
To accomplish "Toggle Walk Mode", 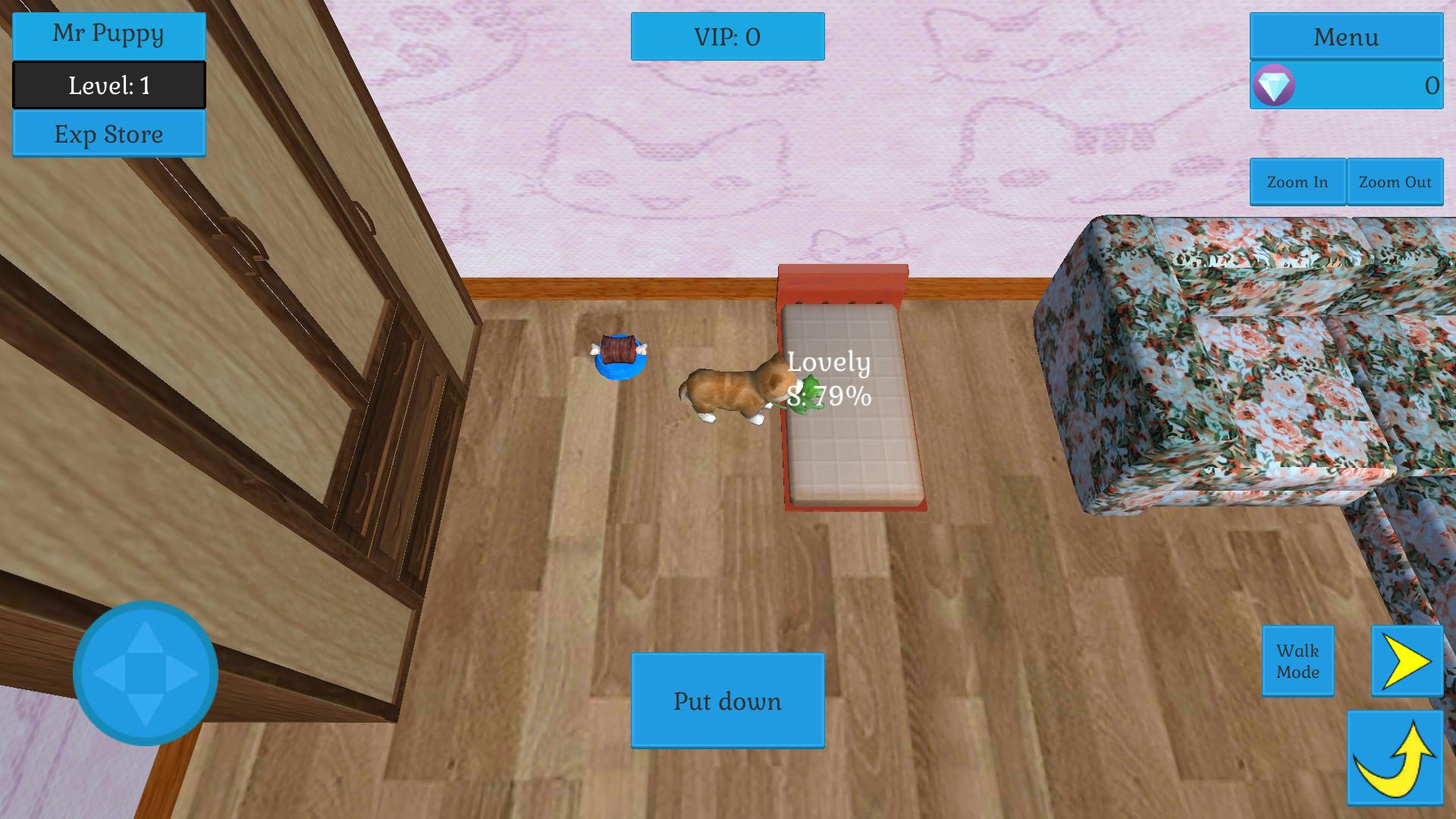I will pos(1298,661).
